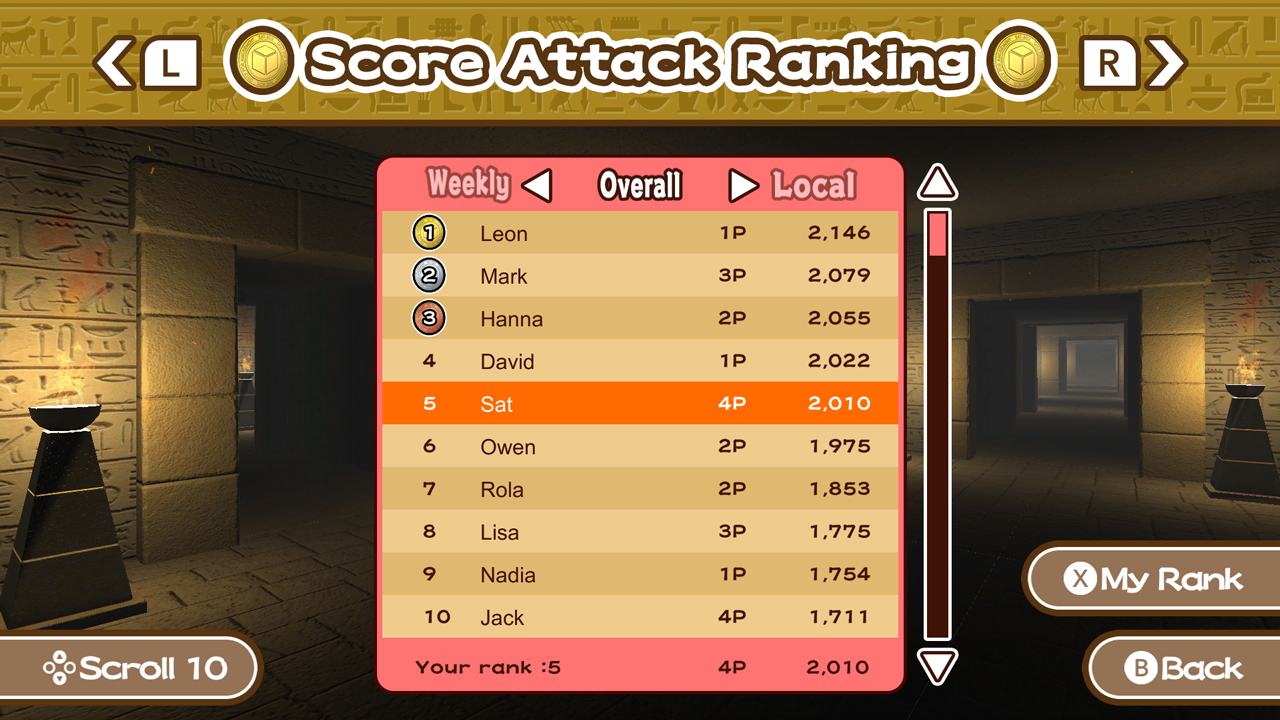
Task: Select the Overall ranking tab
Action: (x=639, y=185)
